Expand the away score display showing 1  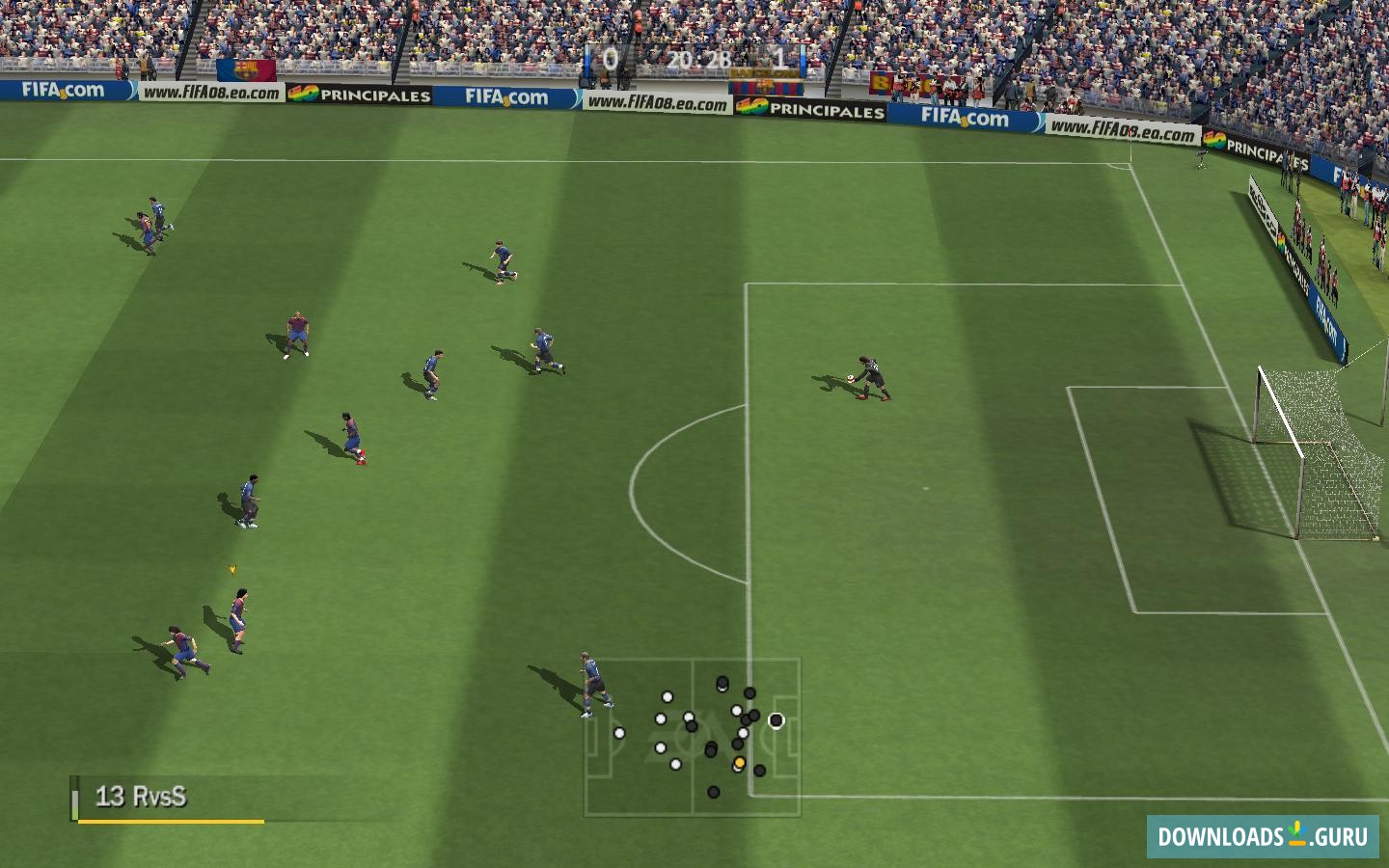click(x=782, y=58)
